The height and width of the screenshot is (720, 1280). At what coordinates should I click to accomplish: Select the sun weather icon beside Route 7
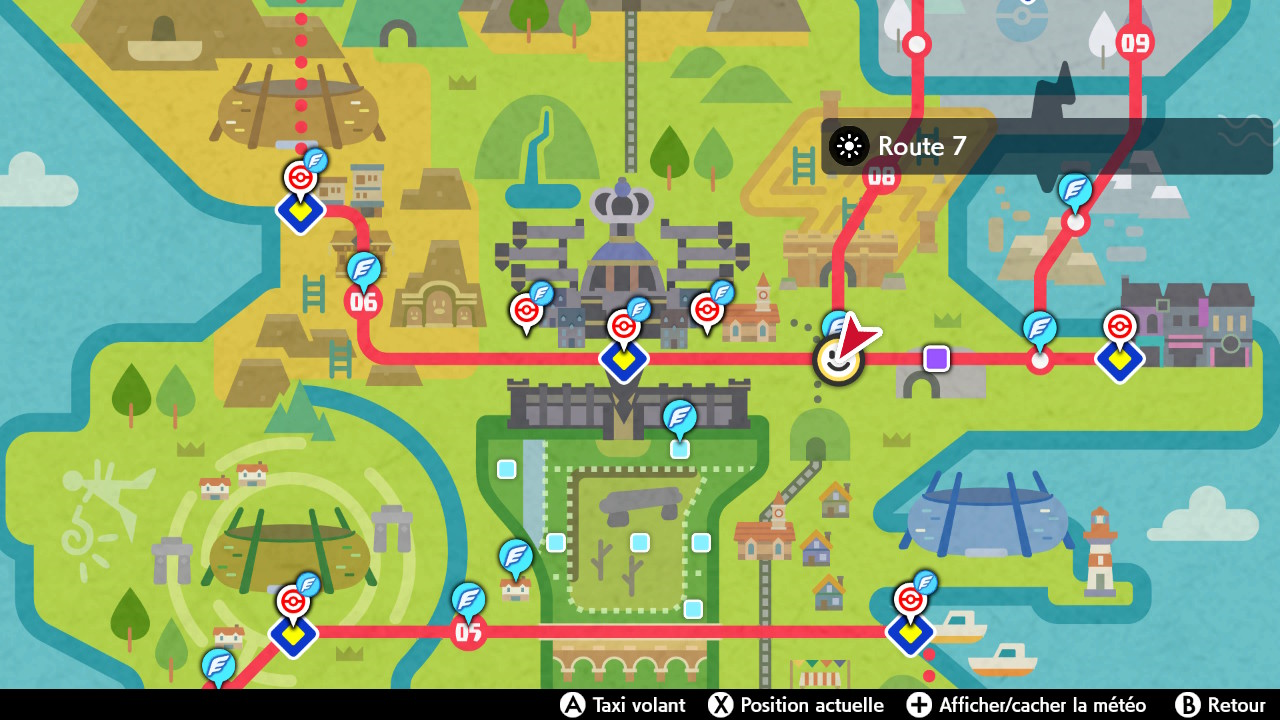pos(848,146)
